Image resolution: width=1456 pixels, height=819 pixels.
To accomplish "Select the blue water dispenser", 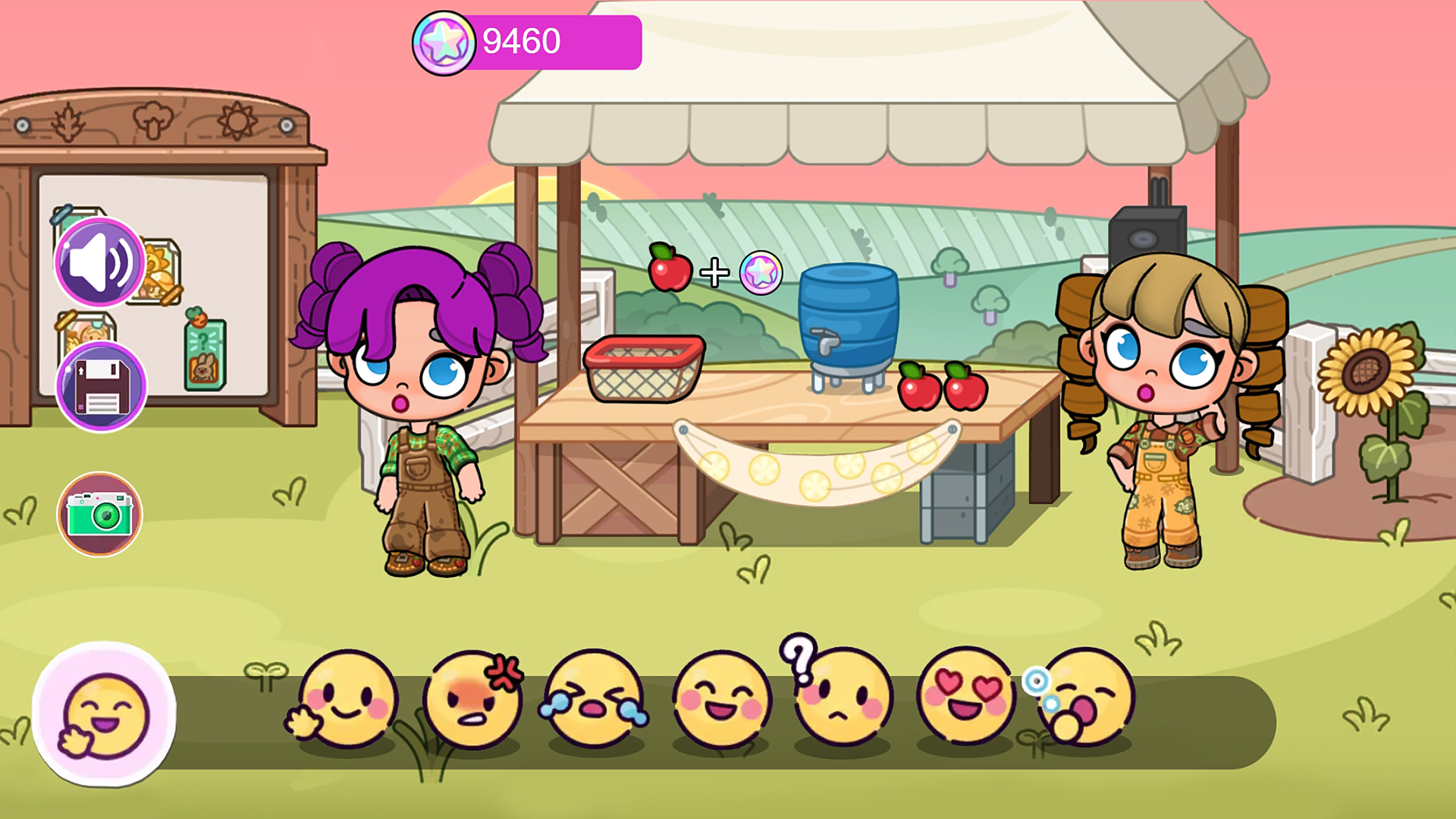I will click(847, 322).
